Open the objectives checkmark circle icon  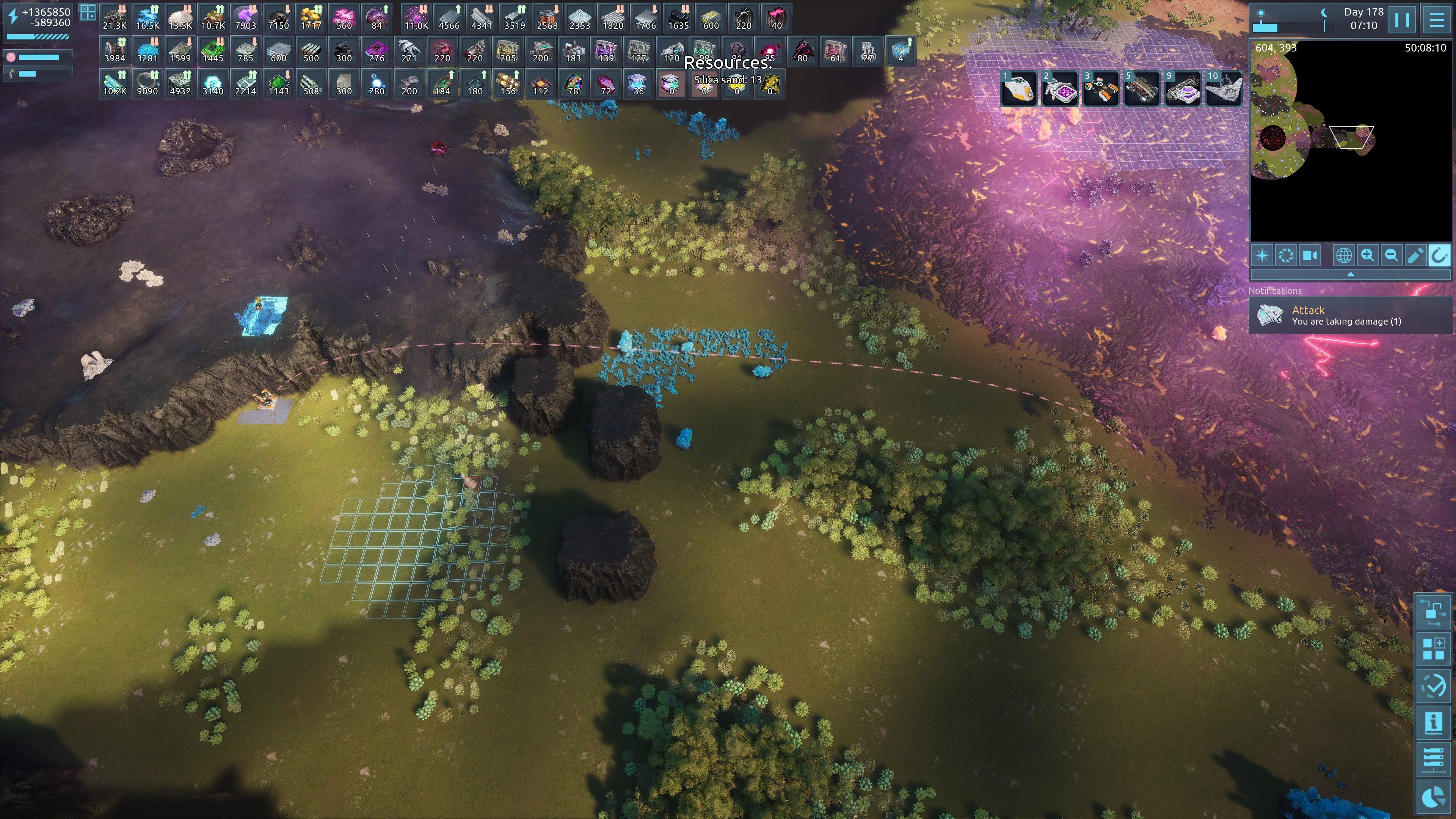pos(1433,686)
